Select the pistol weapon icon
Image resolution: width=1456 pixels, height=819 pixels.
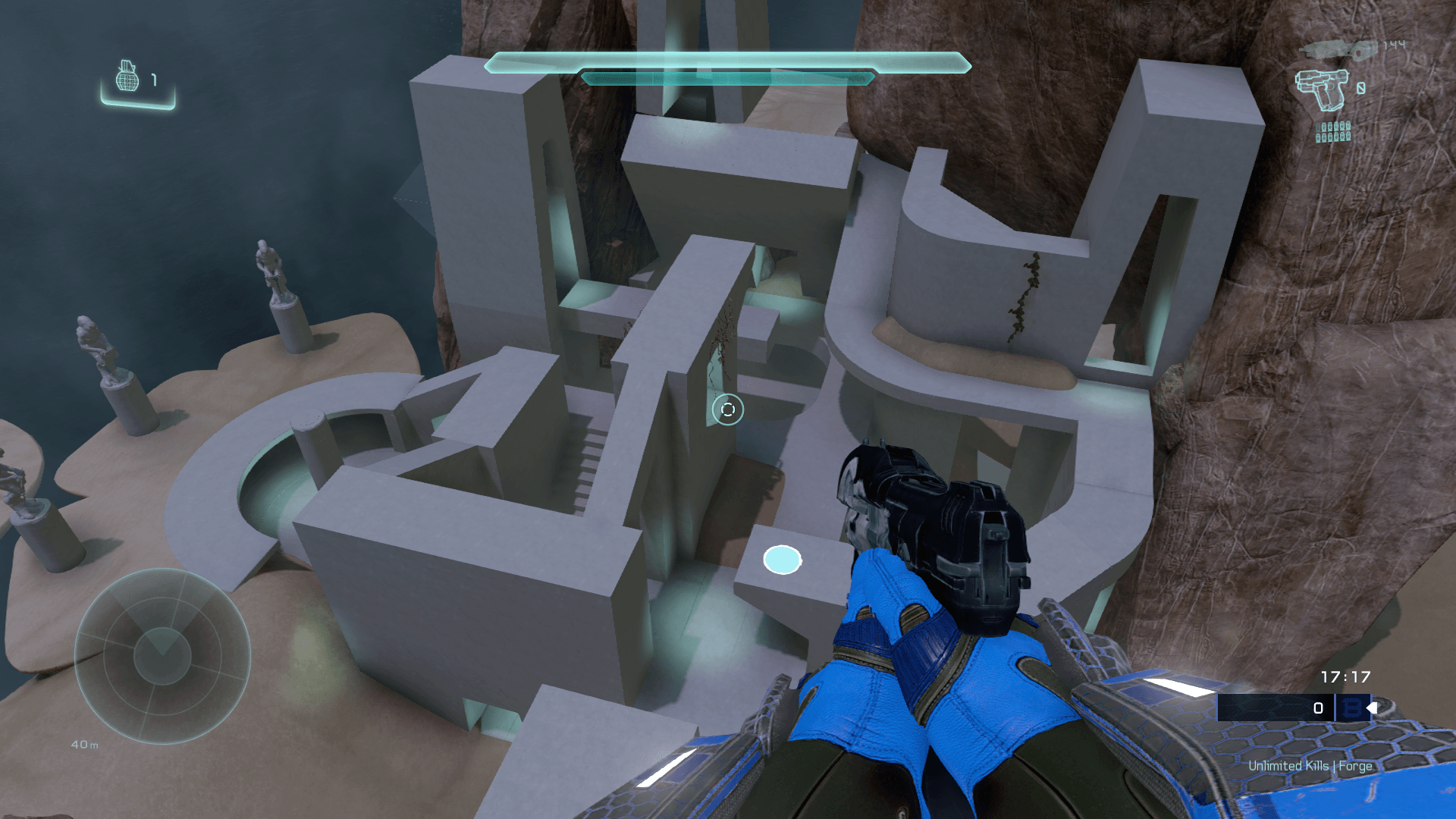1322,89
